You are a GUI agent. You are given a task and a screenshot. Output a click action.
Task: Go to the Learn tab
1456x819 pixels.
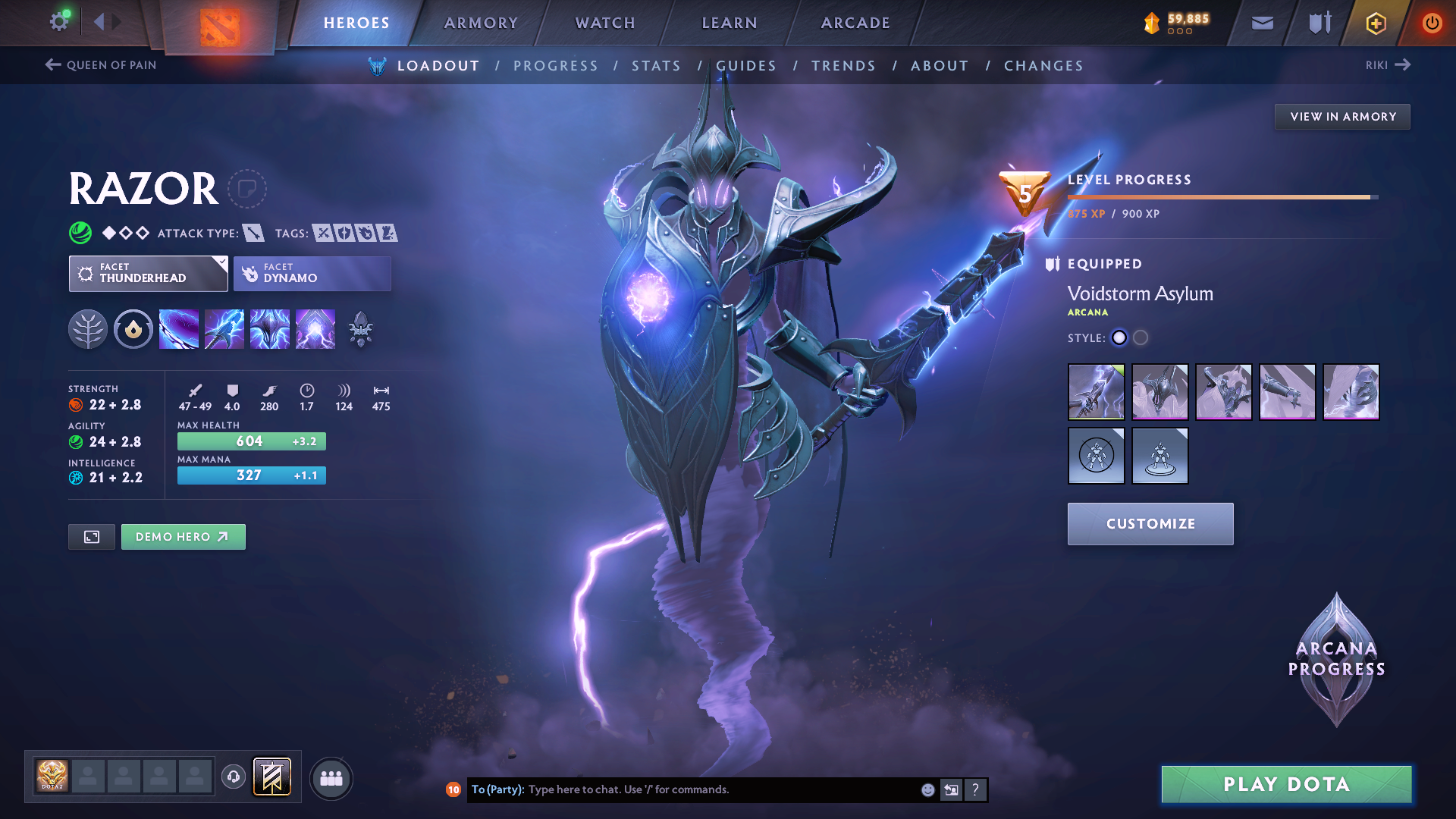[x=730, y=23]
